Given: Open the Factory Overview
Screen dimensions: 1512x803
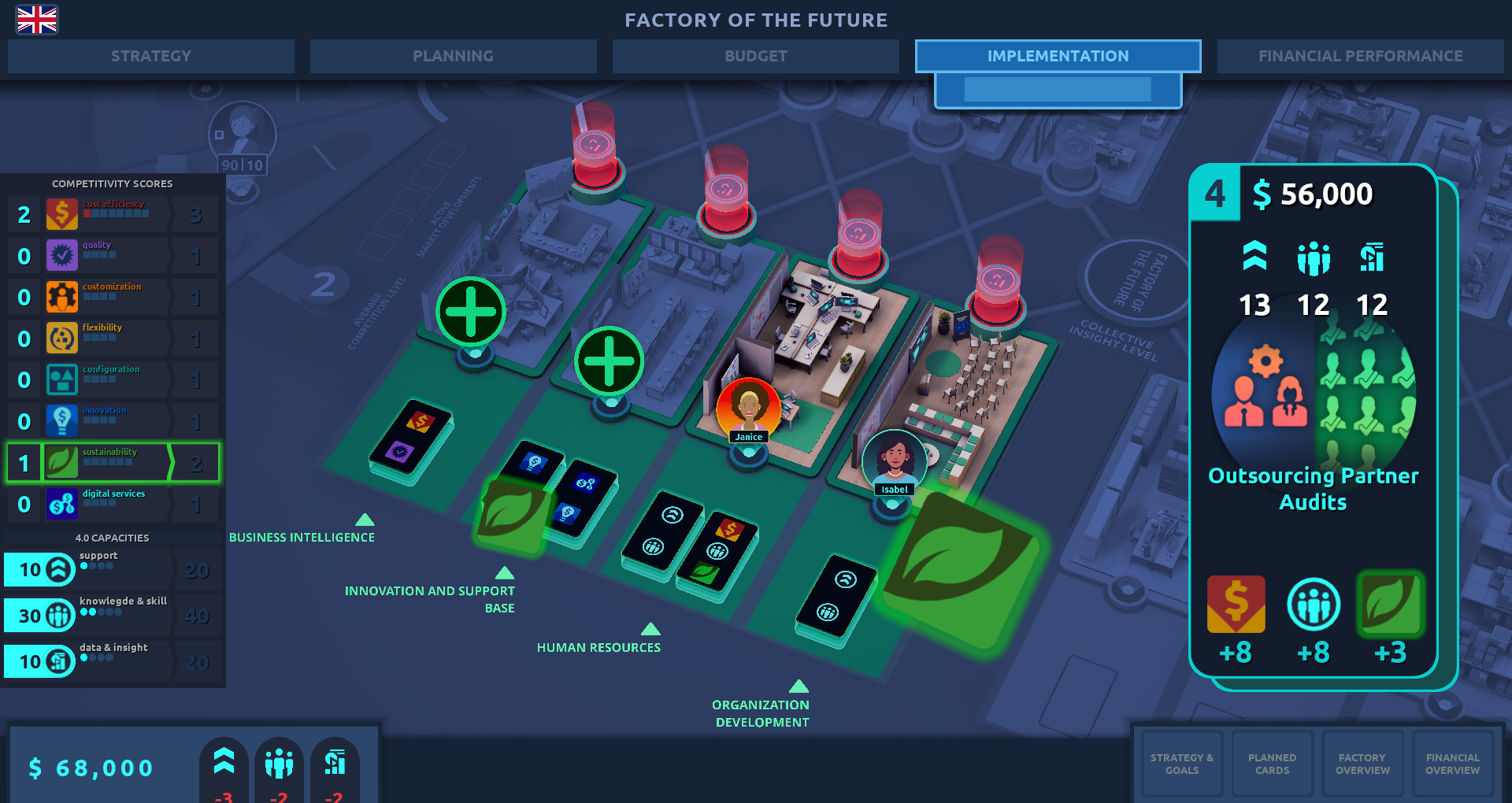Looking at the screenshot, I should [x=1362, y=764].
